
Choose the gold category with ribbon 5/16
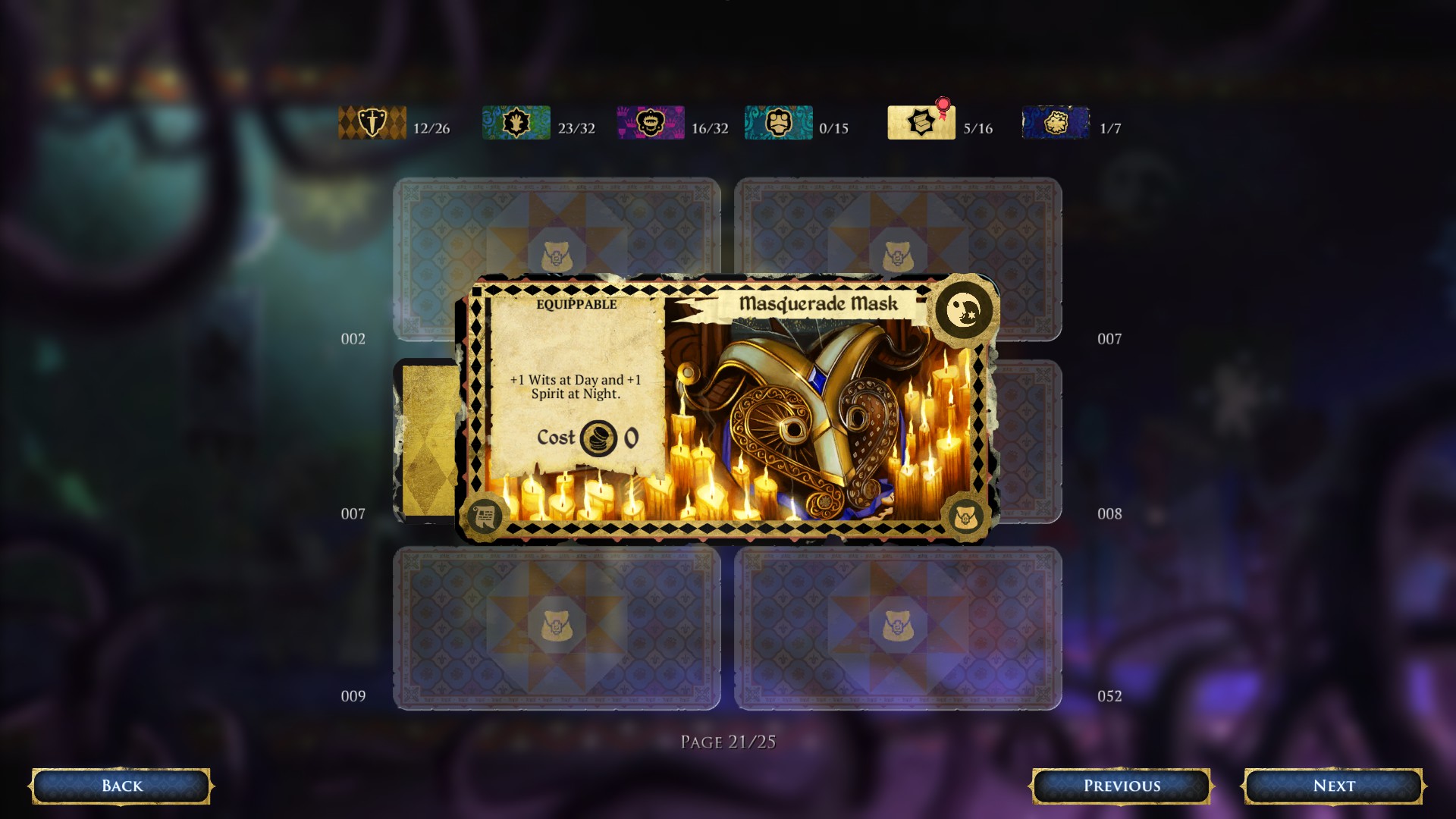pos(921,123)
